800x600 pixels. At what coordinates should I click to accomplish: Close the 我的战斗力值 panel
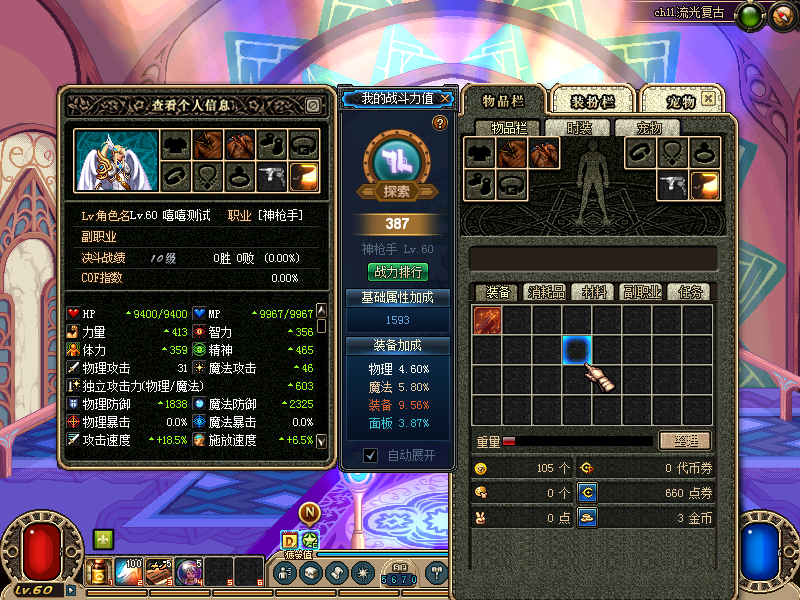coord(445,99)
